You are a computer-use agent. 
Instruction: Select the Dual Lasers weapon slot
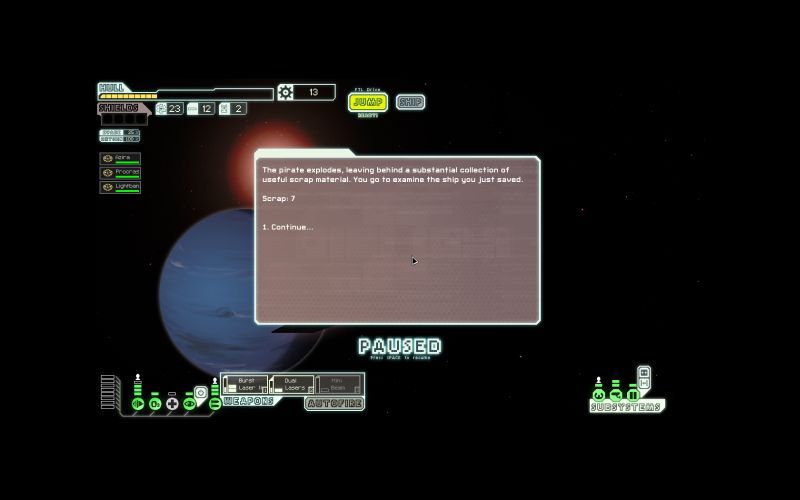tap(291, 384)
